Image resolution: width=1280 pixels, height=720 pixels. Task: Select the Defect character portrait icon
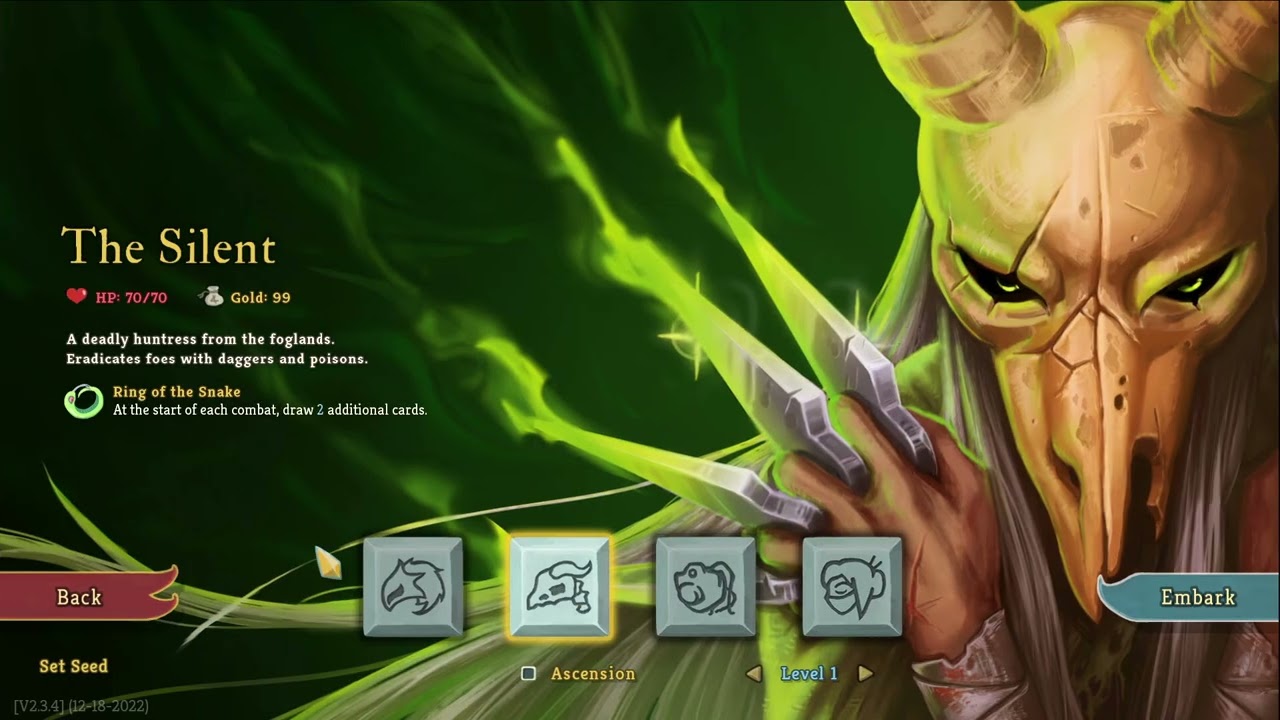coord(707,587)
